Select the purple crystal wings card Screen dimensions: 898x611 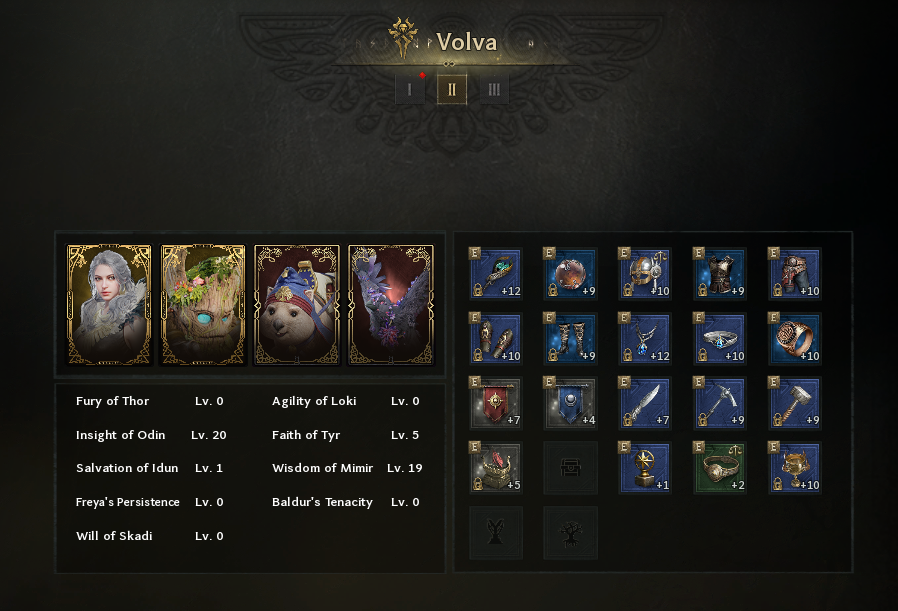pos(391,304)
